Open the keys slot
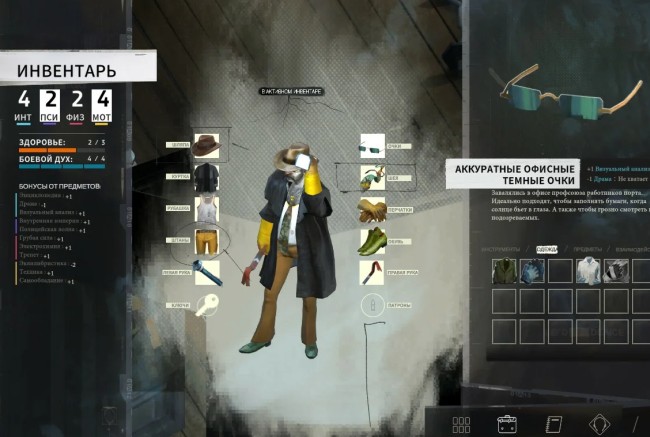Viewport: 650px width, 437px height. [207, 304]
